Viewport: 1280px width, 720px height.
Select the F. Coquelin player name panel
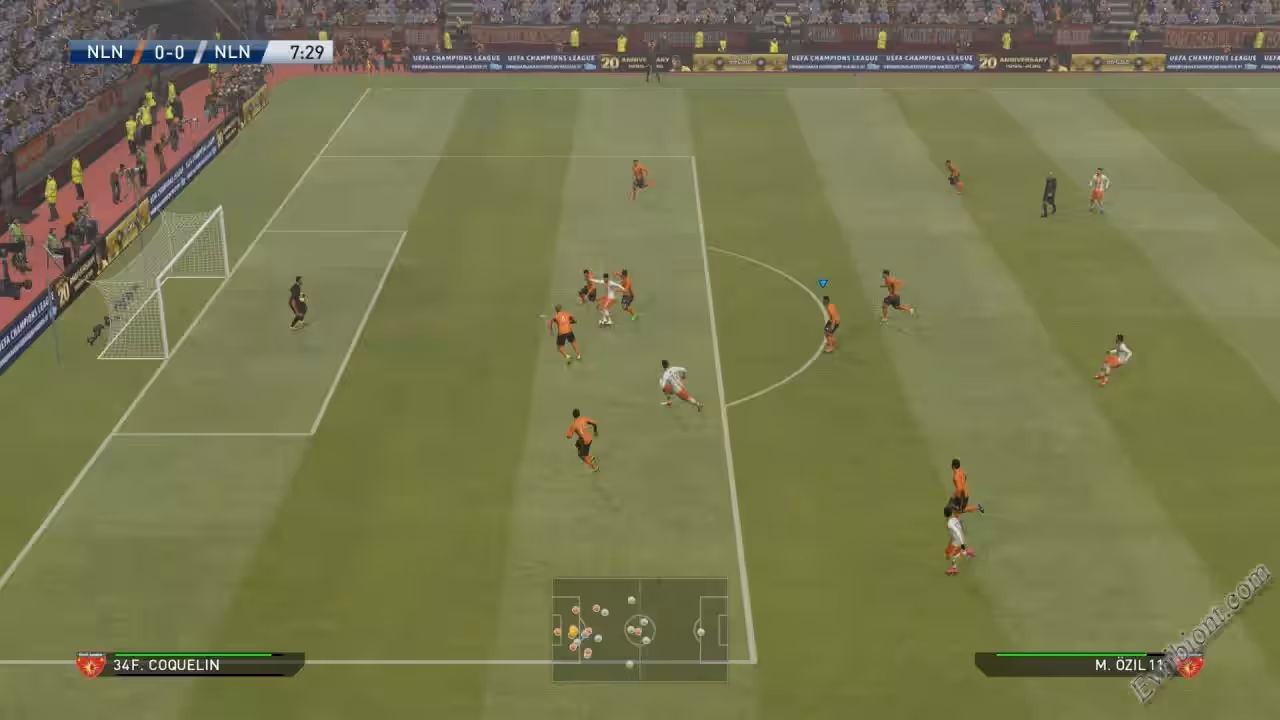(190, 665)
